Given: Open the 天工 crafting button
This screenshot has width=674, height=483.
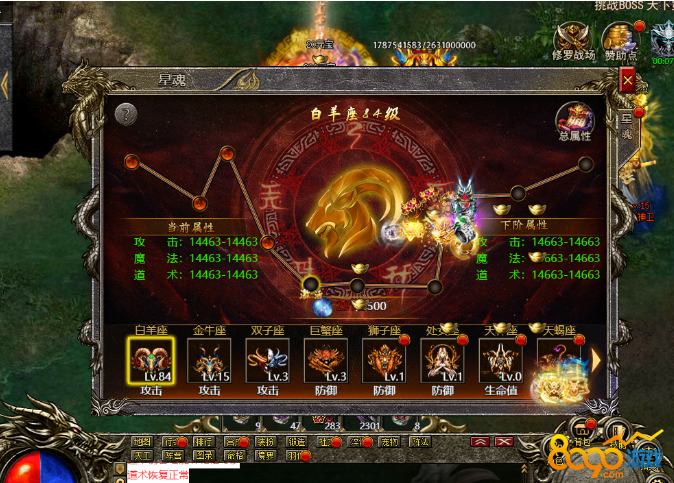Looking at the screenshot, I should [142, 455].
